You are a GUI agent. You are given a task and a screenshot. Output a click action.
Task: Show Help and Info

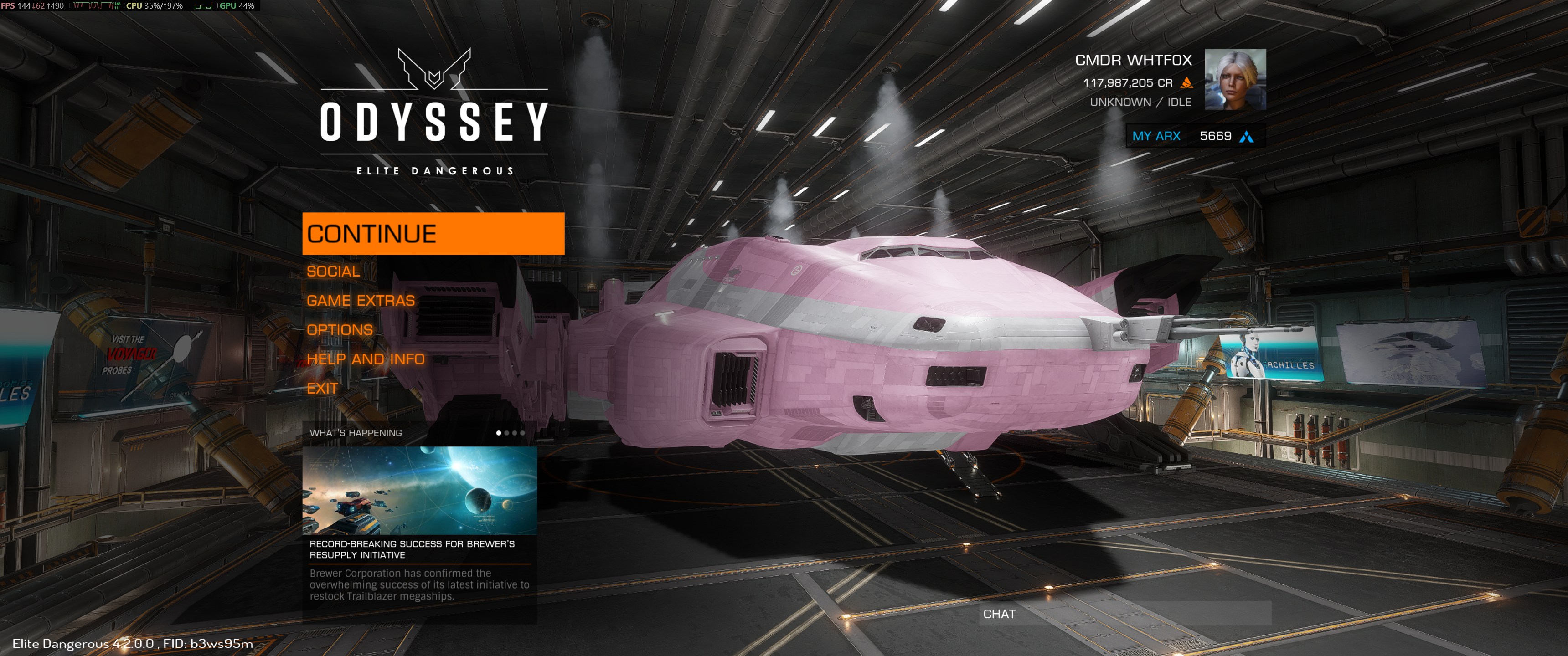(x=365, y=359)
